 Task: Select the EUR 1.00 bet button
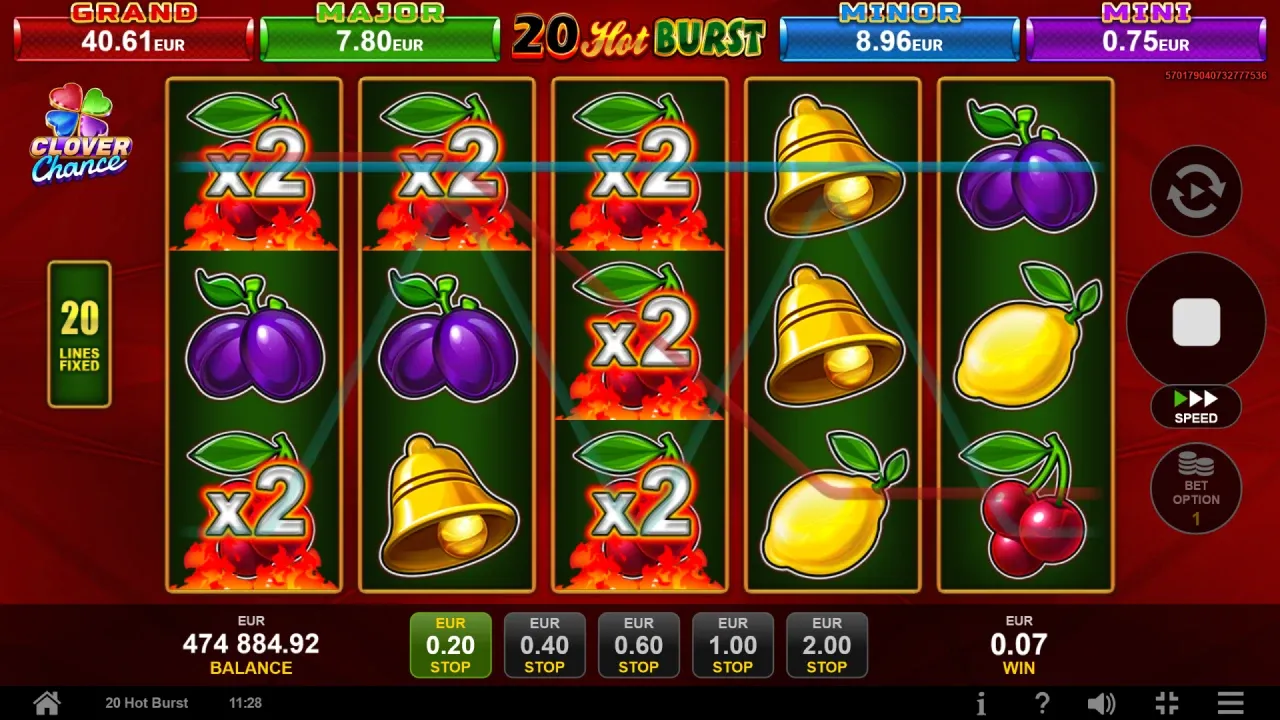tap(732, 645)
